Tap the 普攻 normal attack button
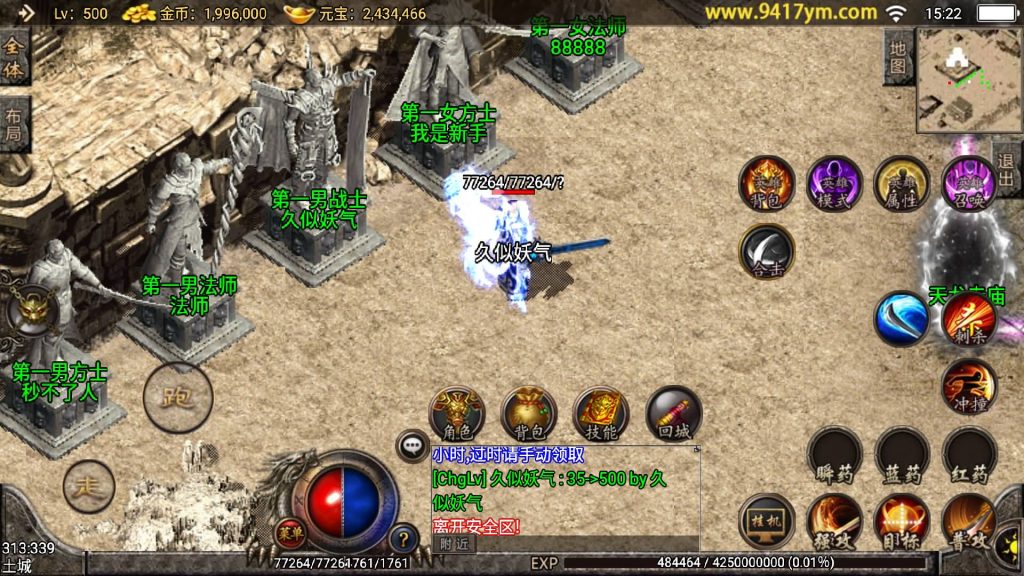This screenshot has width=1024, height=576. (968, 521)
